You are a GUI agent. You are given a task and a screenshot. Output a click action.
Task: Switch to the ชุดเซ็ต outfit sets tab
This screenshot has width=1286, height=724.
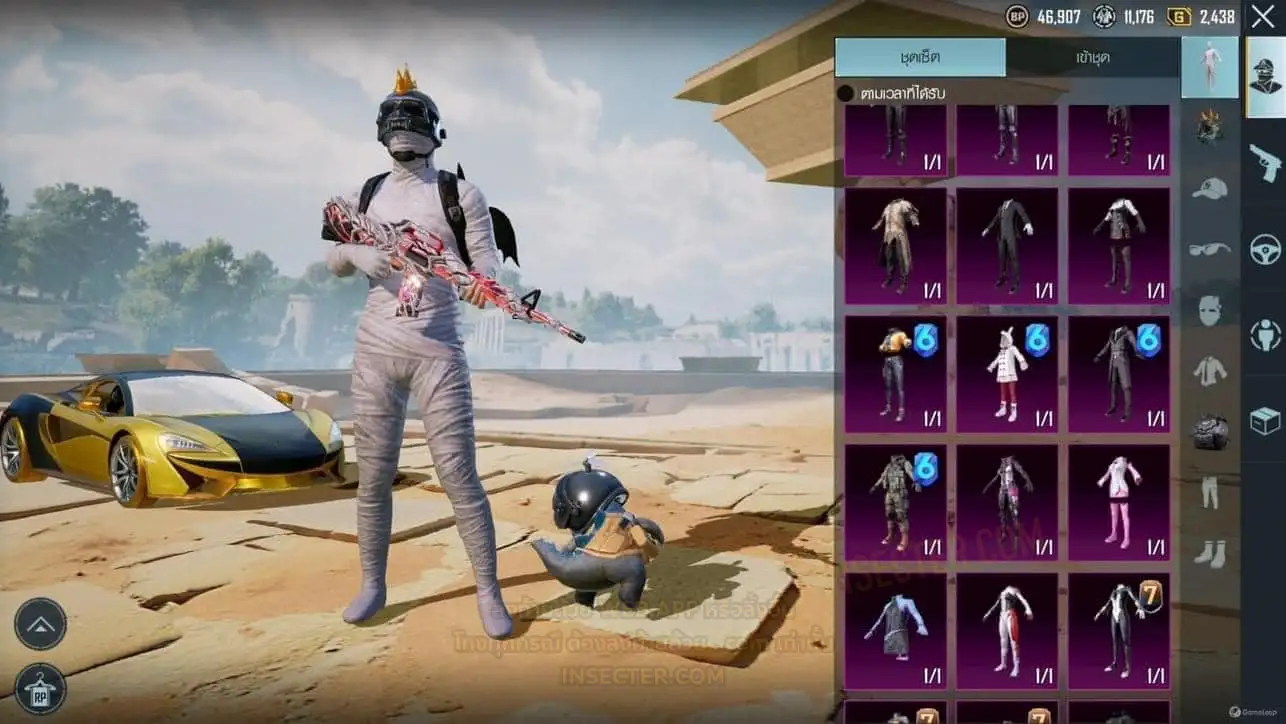click(x=920, y=57)
